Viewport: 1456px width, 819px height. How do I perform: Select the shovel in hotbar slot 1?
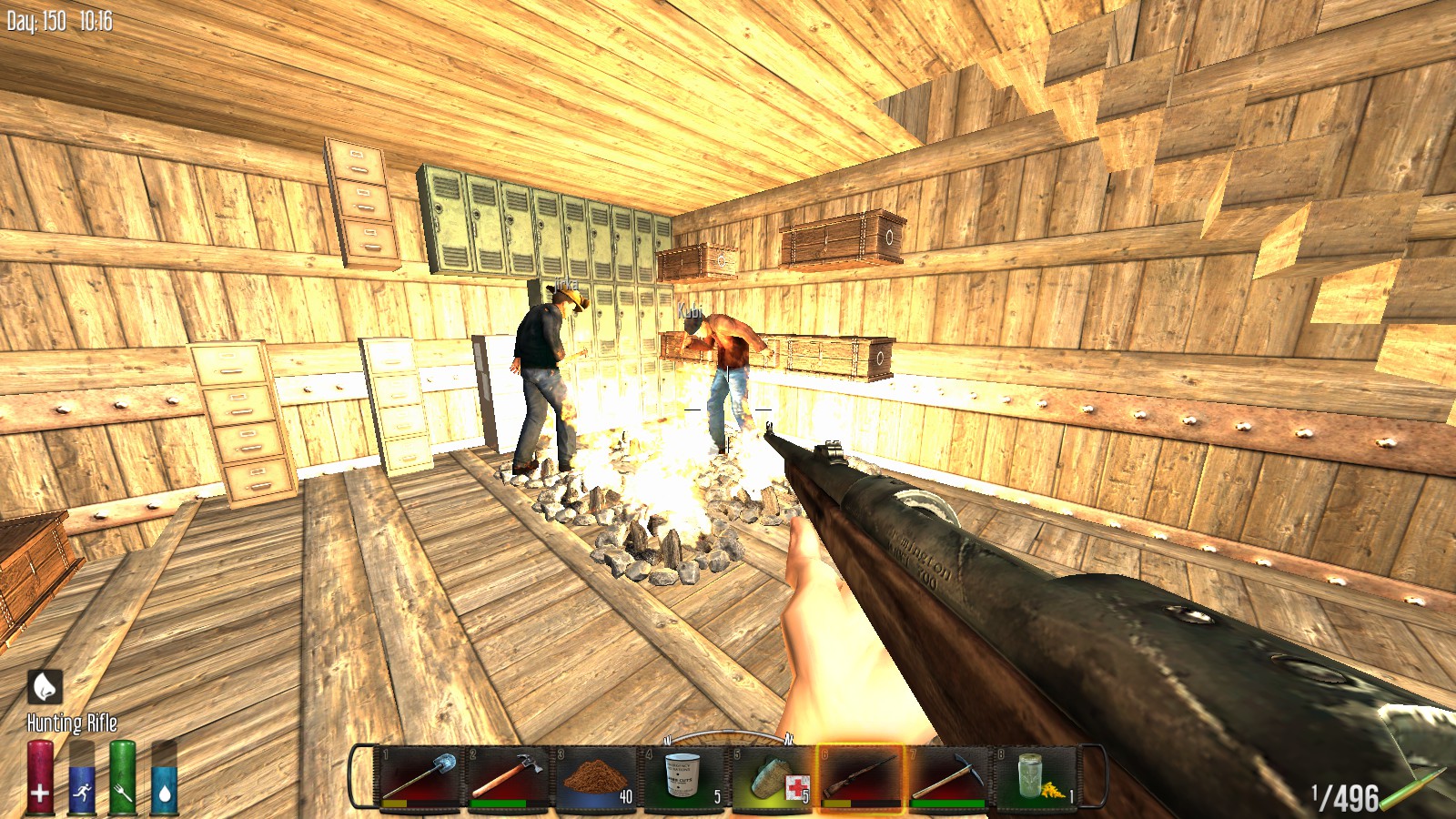pyautogui.click(x=420, y=776)
